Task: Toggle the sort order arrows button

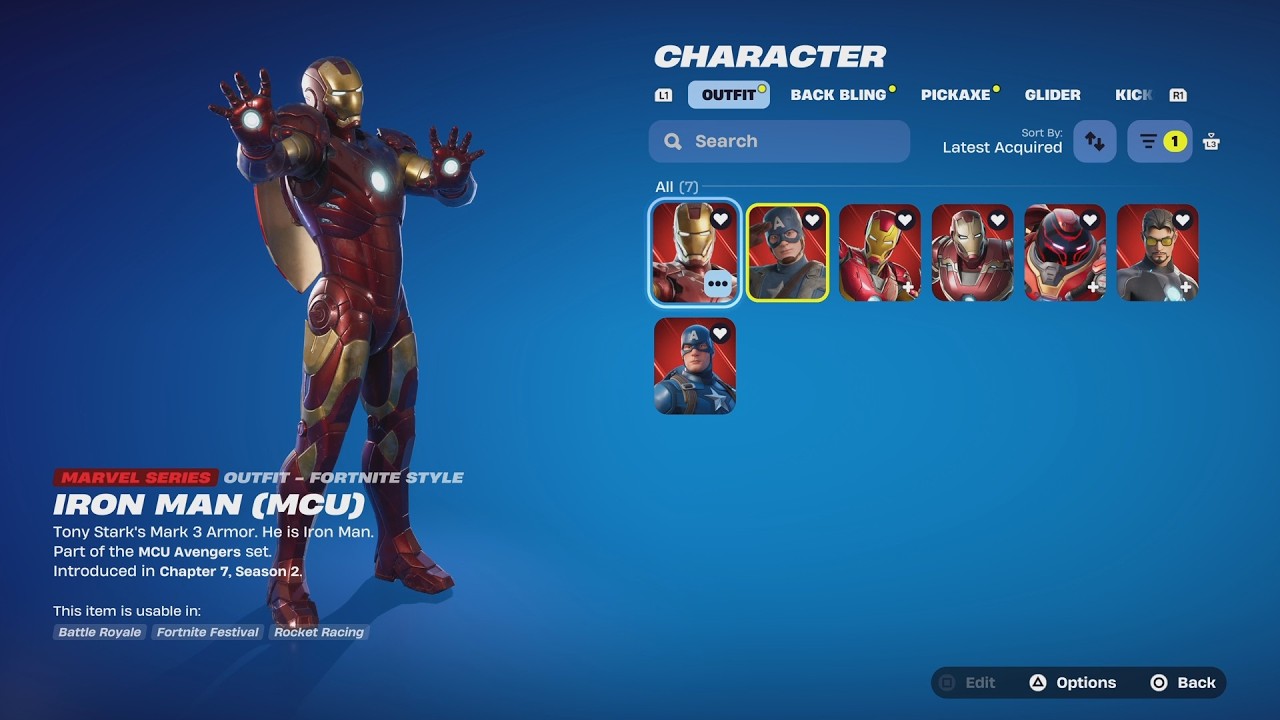Action: coord(1094,142)
